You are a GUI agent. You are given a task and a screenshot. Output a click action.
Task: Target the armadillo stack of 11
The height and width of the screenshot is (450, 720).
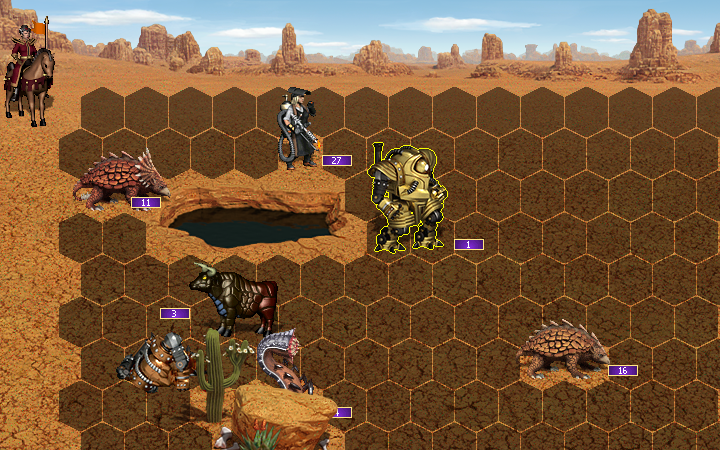click(120, 181)
